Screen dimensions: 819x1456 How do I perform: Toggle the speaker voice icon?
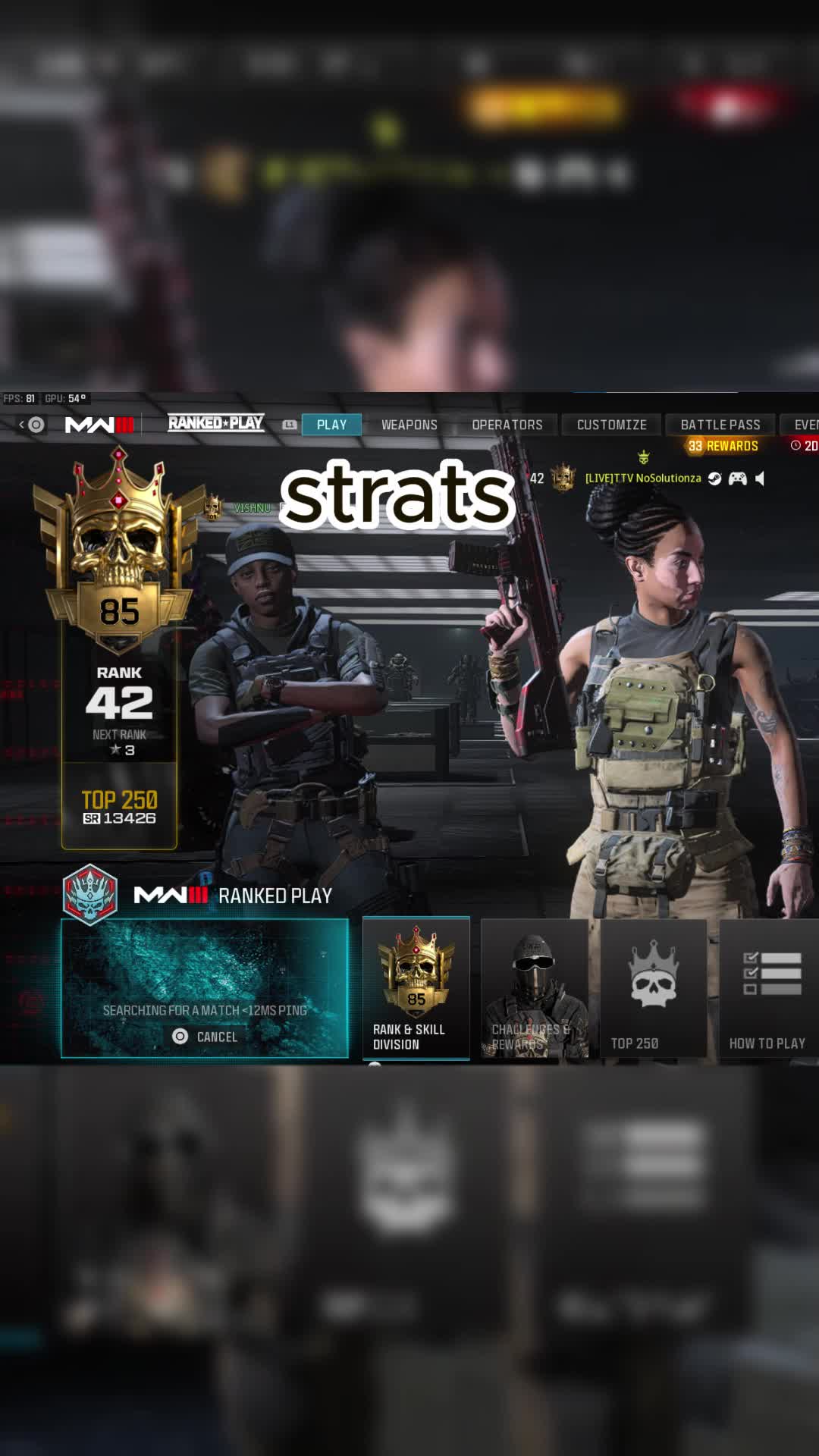pyautogui.click(x=761, y=479)
